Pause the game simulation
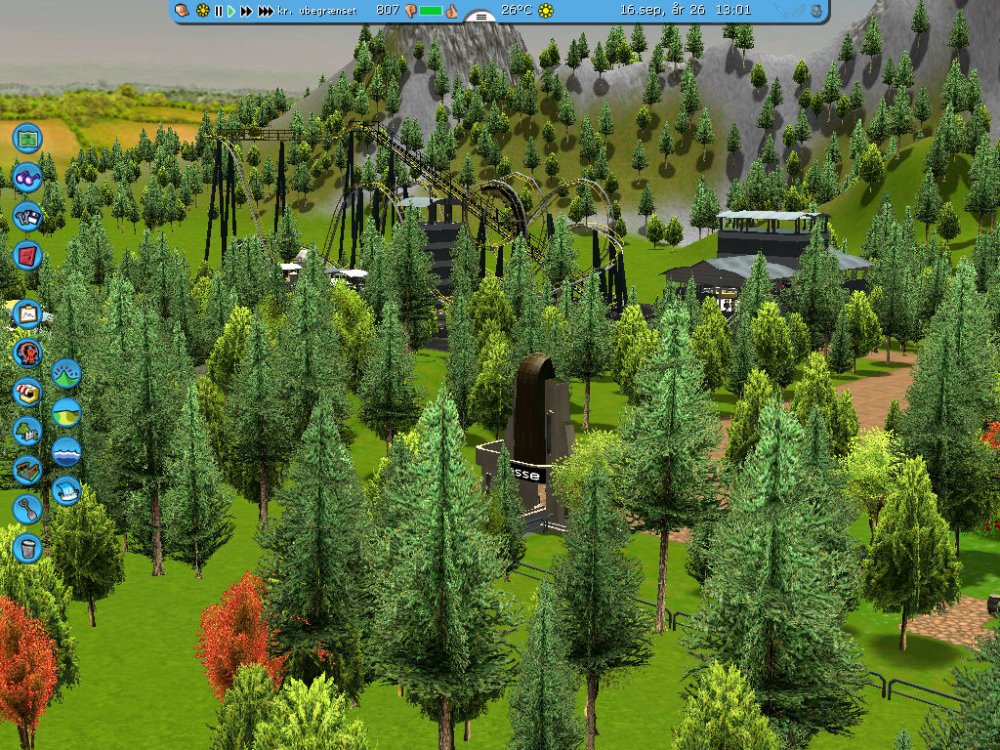This screenshot has height=750, width=1000. 218,11
